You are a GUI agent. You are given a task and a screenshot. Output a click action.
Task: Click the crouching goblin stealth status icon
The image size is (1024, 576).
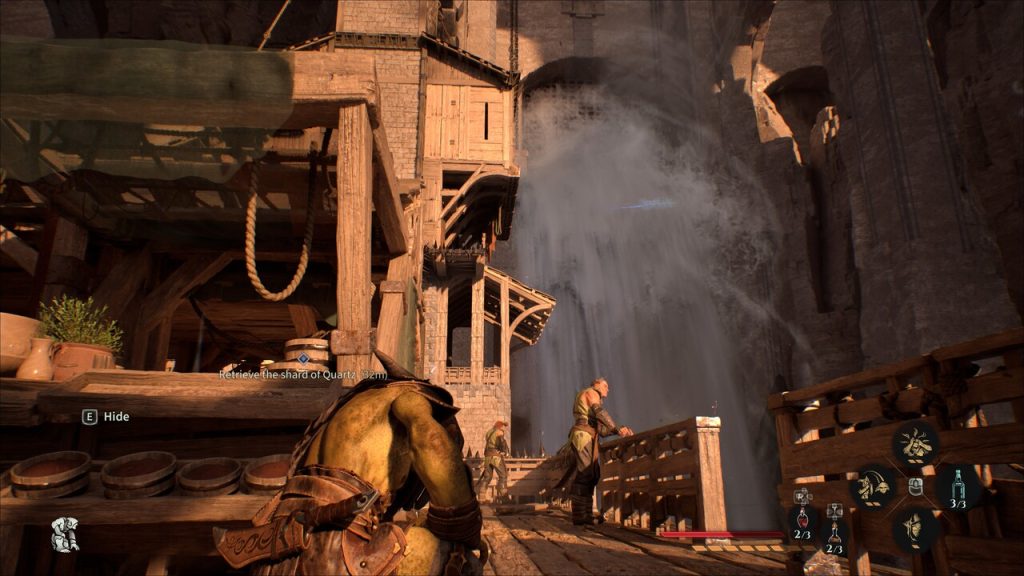pyautogui.click(x=65, y=534)
